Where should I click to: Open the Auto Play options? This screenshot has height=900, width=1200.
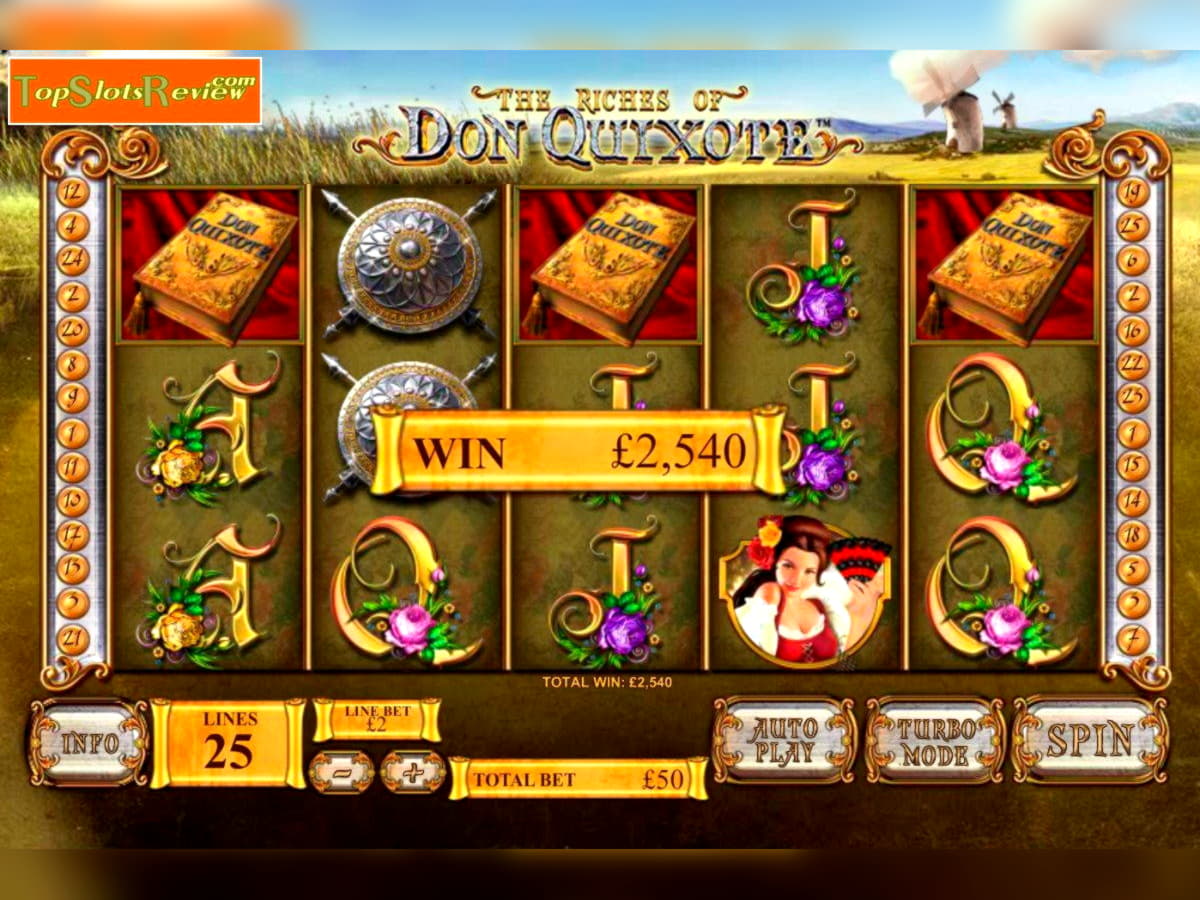(785, 740)
